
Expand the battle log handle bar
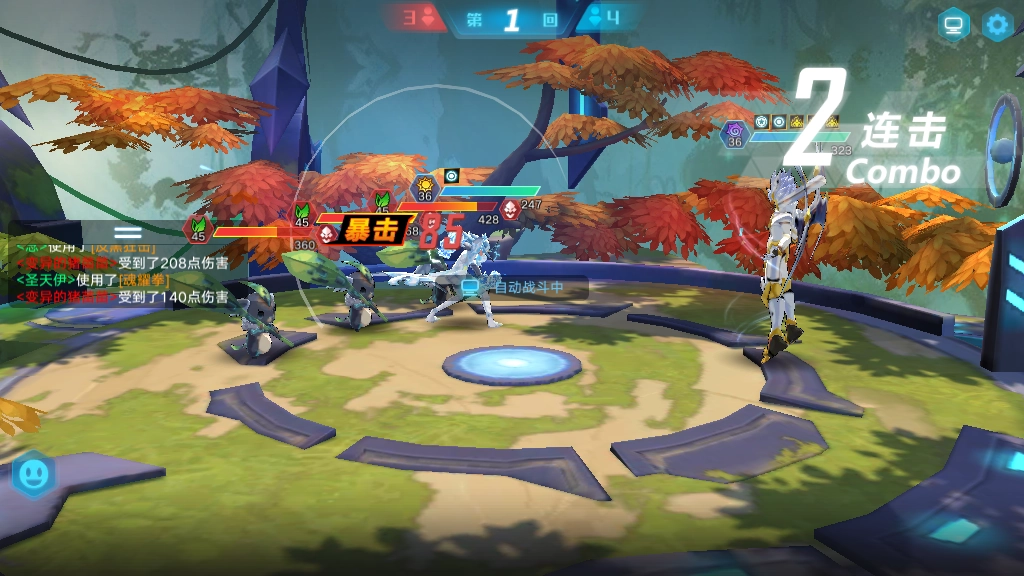pyautogui.click(x=128, y=230)
